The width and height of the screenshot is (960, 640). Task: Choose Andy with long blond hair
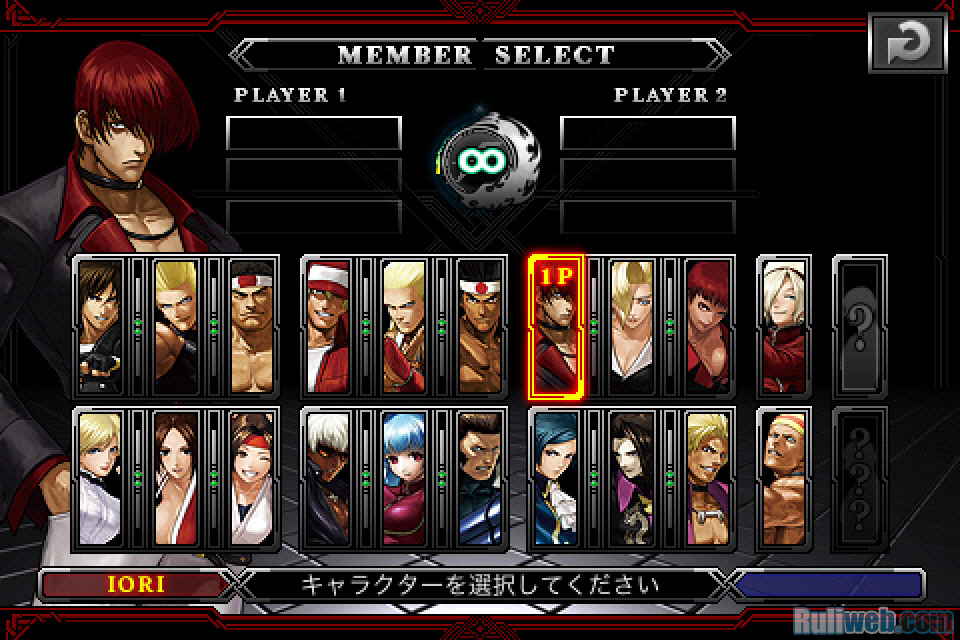(x=404, y=325)
